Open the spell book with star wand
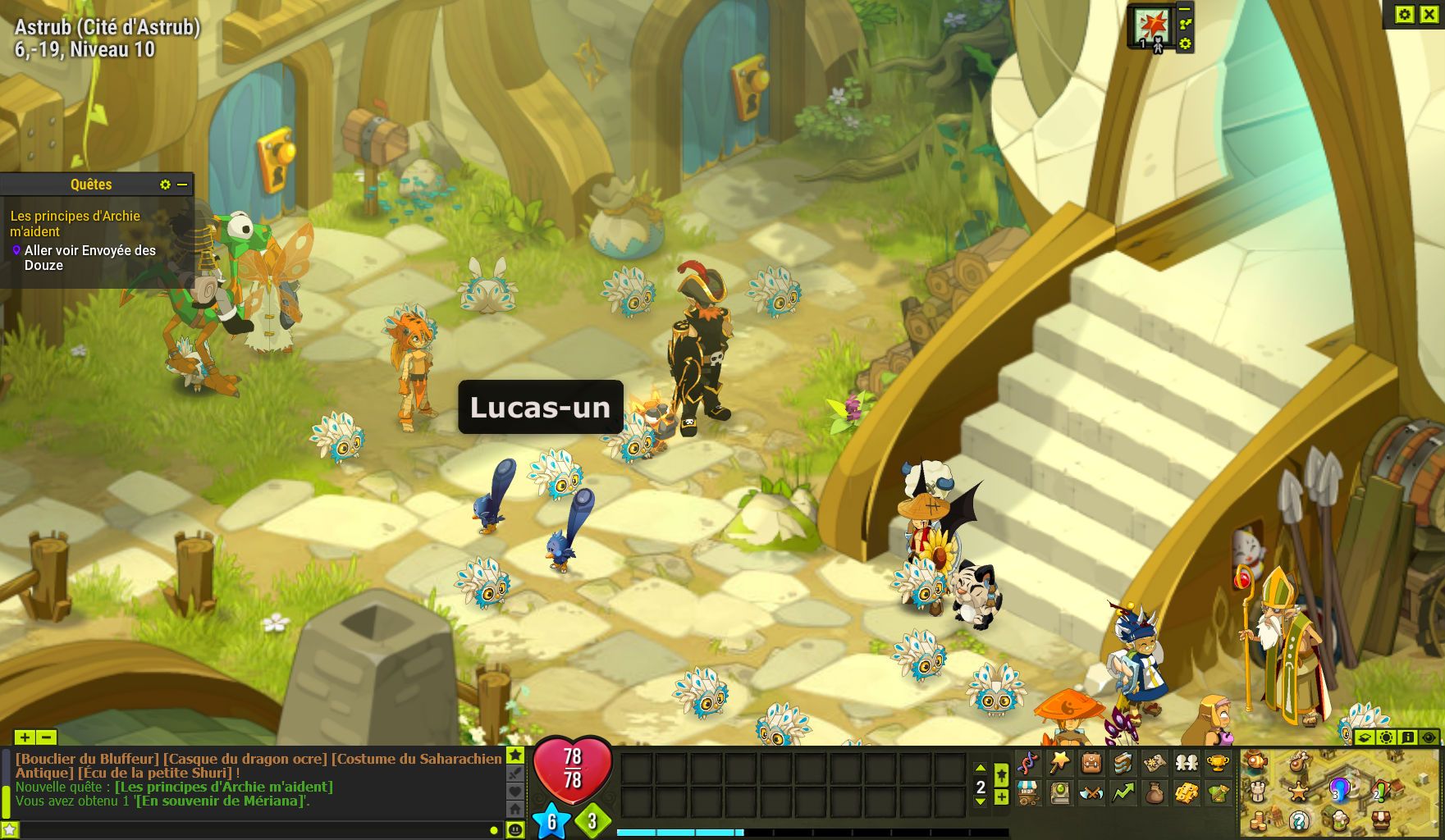This screenshot has height=840, width=1445. coord(1059,763)
